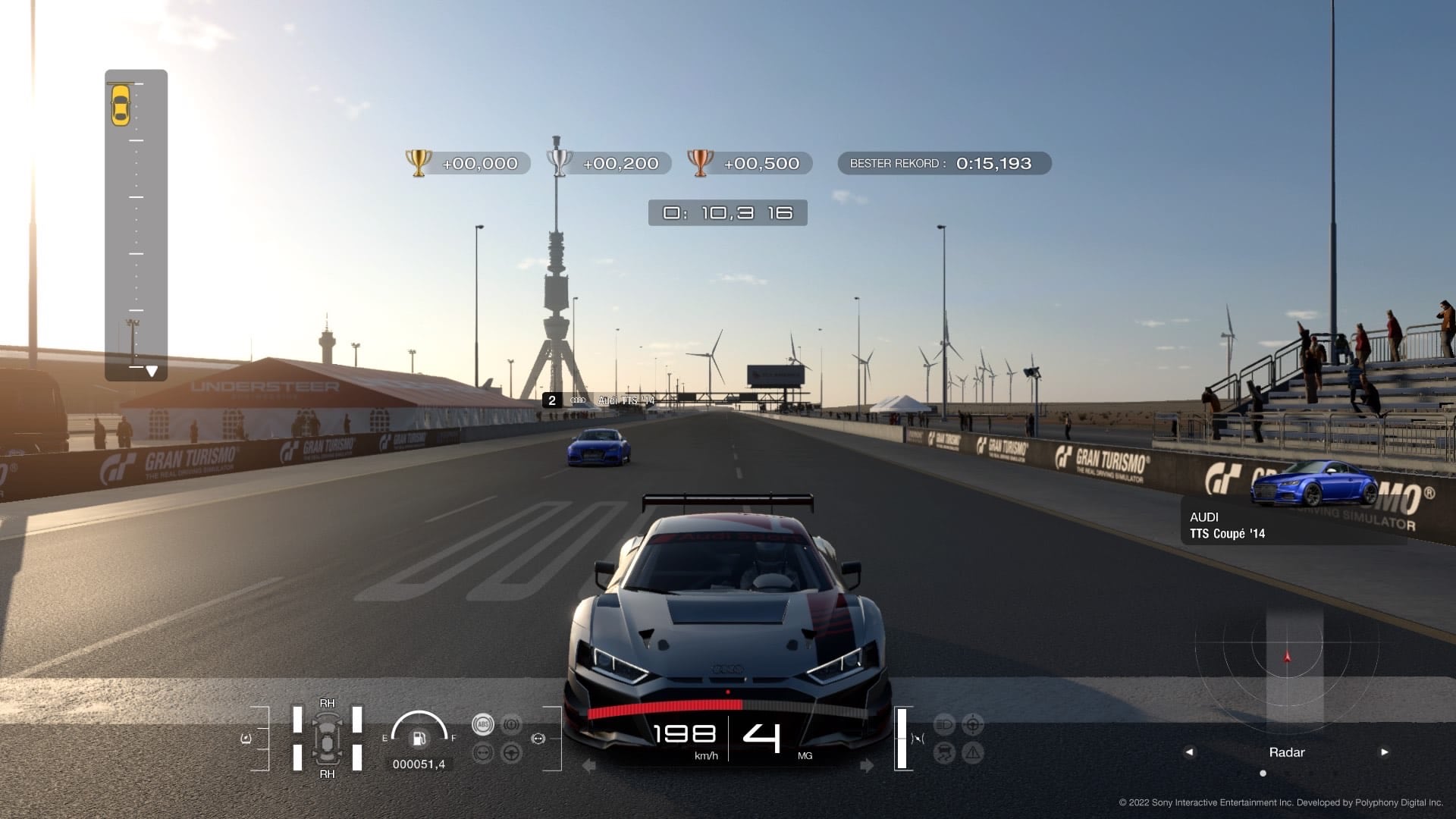Click the steering wheel assist icon
Image resolution: width=1456 pixels, height=819 pixels.
coord(512,753)
